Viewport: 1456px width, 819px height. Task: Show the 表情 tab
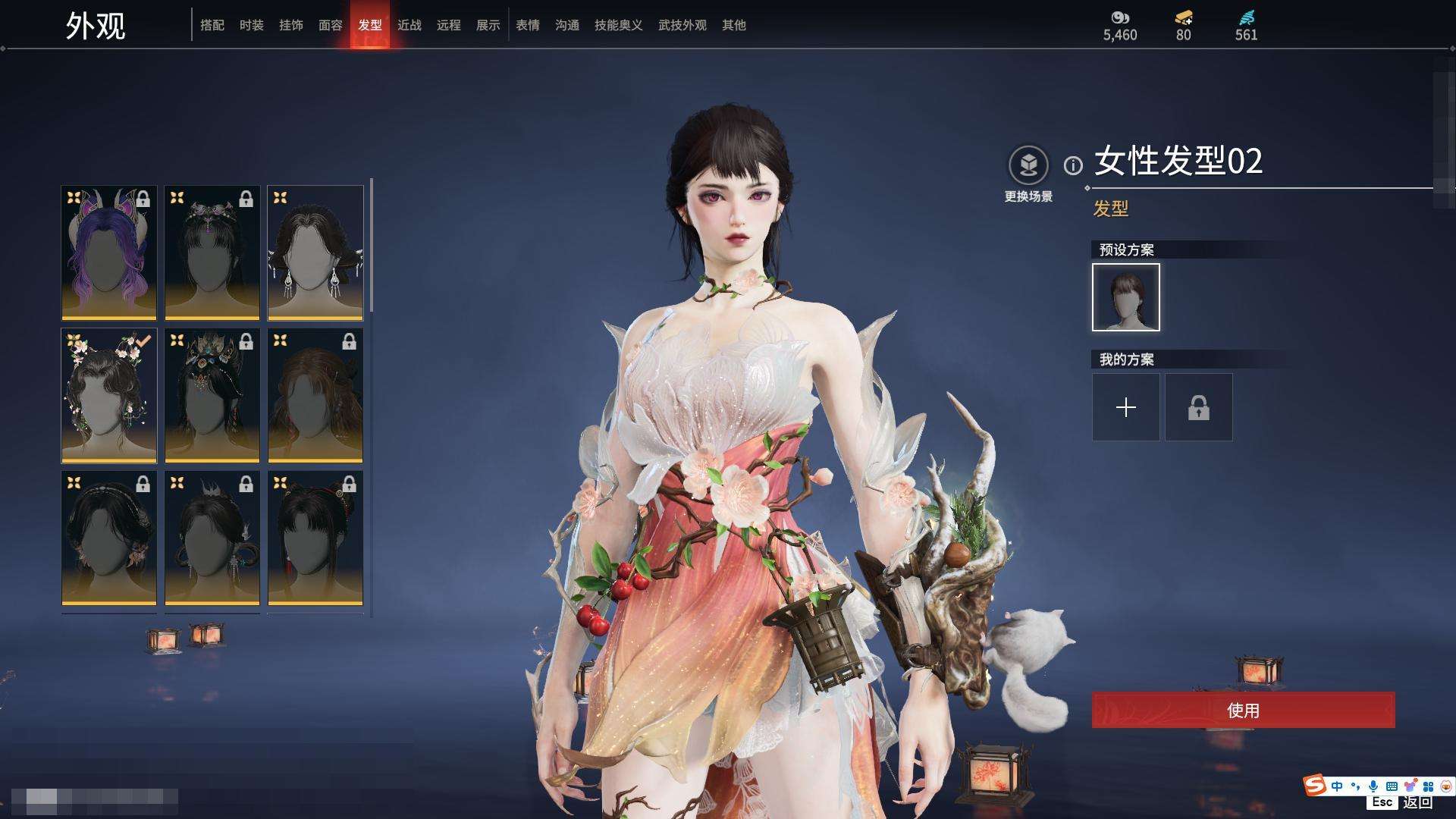pyautogui.click(x=528, y=25)
